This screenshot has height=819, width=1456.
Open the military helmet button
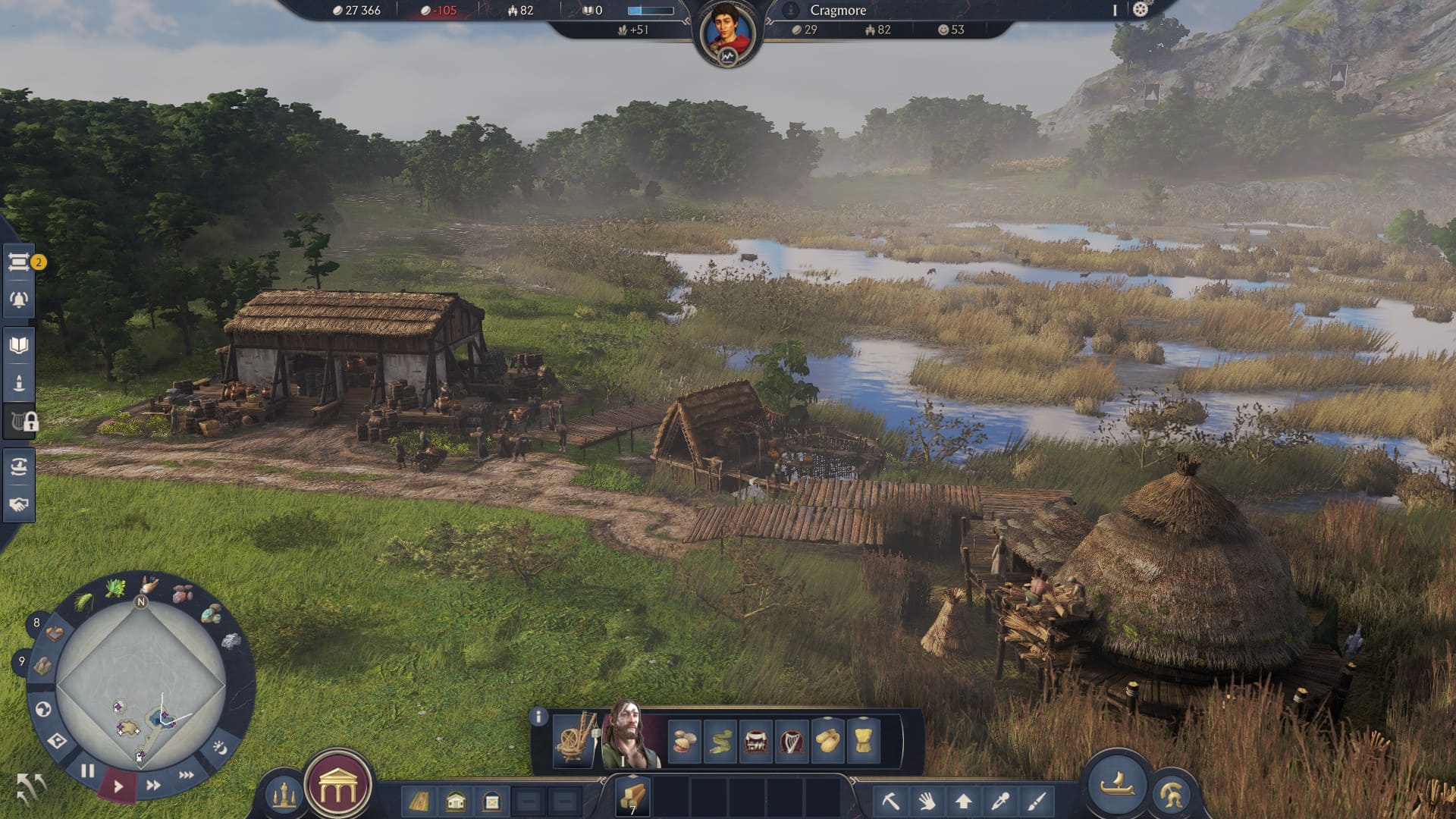click(x=1170, y=795)
